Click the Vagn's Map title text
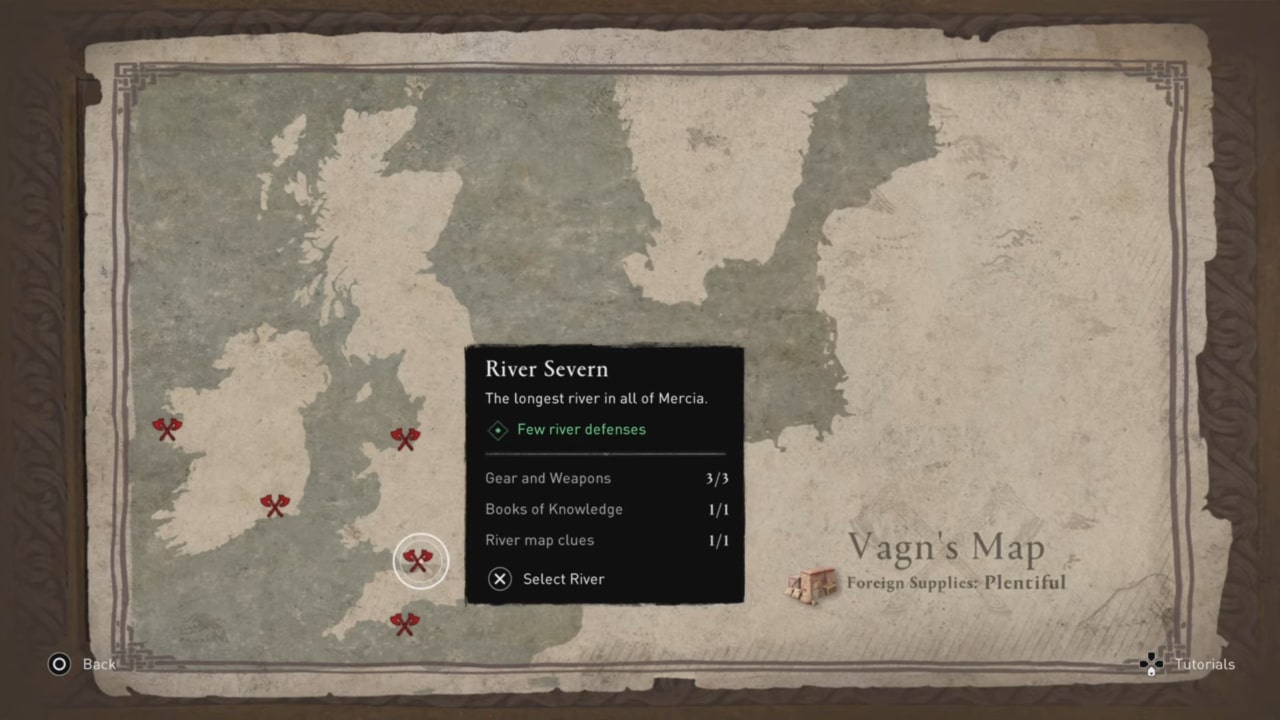This screenshot has height=720, width=1280. (946, 547)
